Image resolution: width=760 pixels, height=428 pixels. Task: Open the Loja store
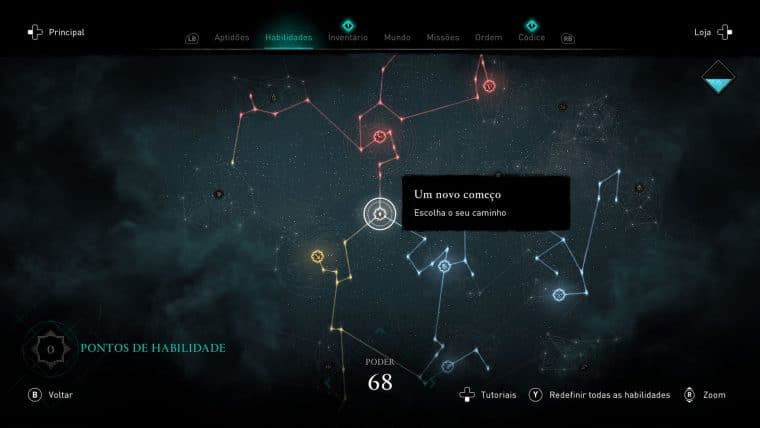tap(712, 32)
